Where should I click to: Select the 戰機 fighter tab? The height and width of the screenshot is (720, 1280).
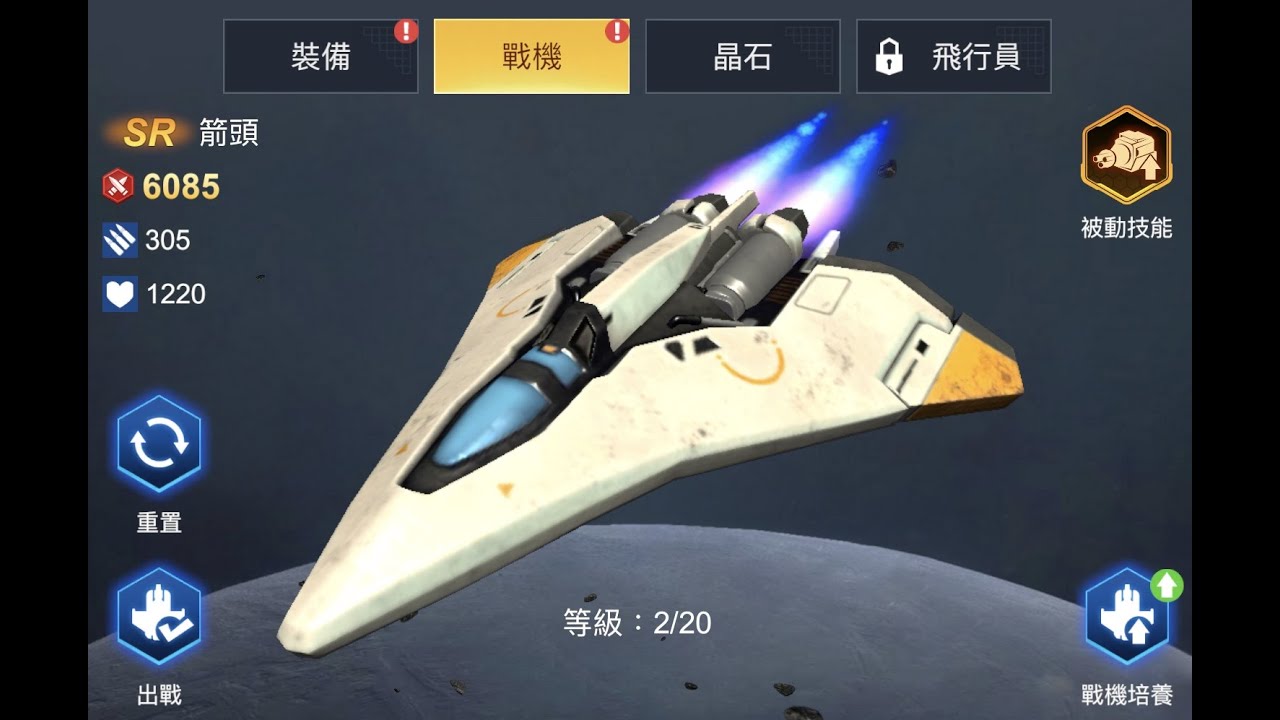coord(531,57)
